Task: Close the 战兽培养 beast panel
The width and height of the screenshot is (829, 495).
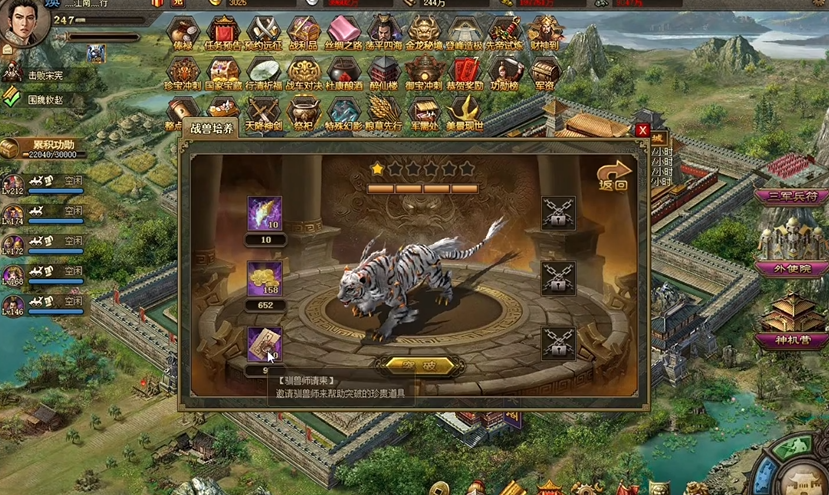Action: tap(642, 130)
